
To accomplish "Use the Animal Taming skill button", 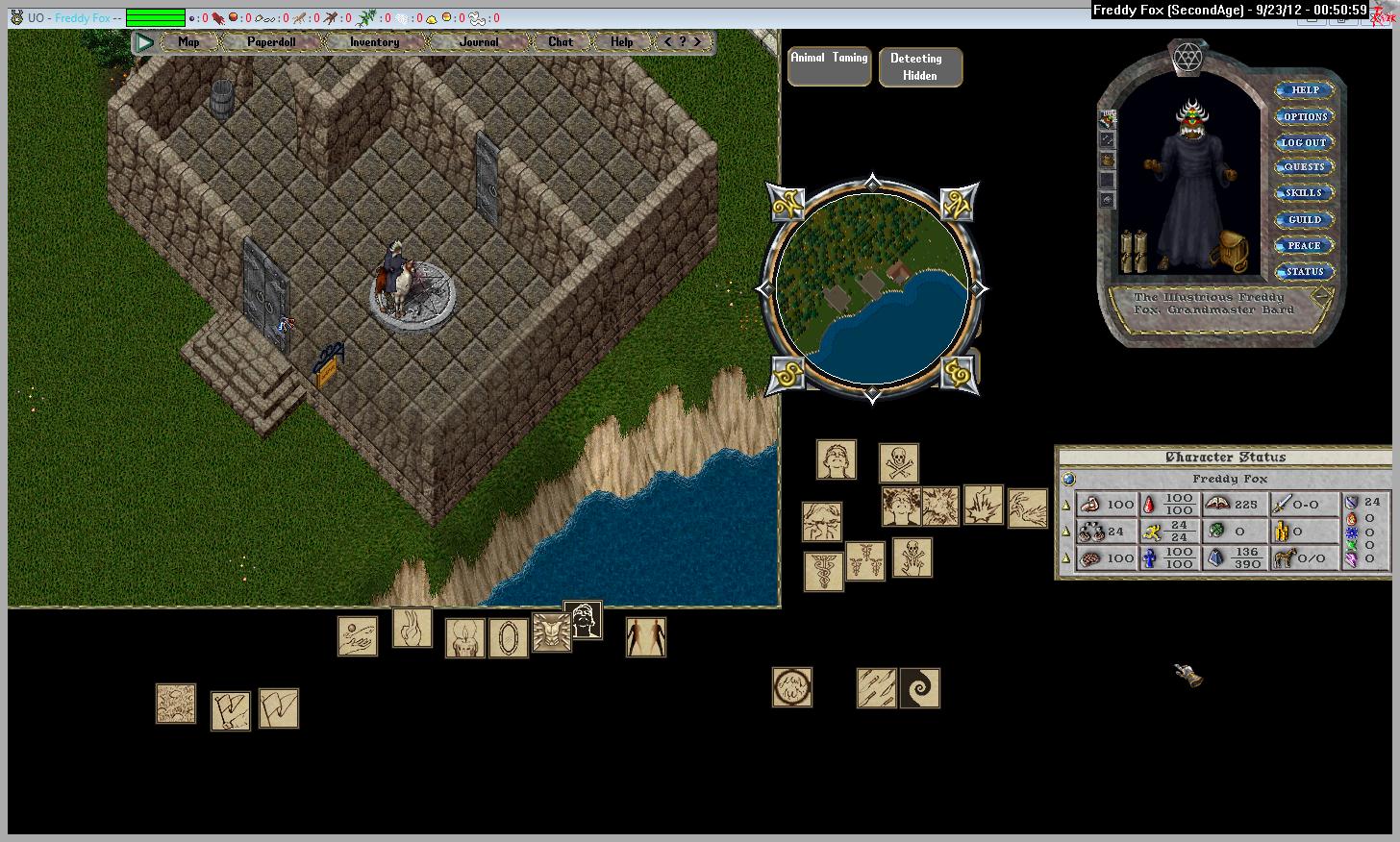I will pos(829,65).
